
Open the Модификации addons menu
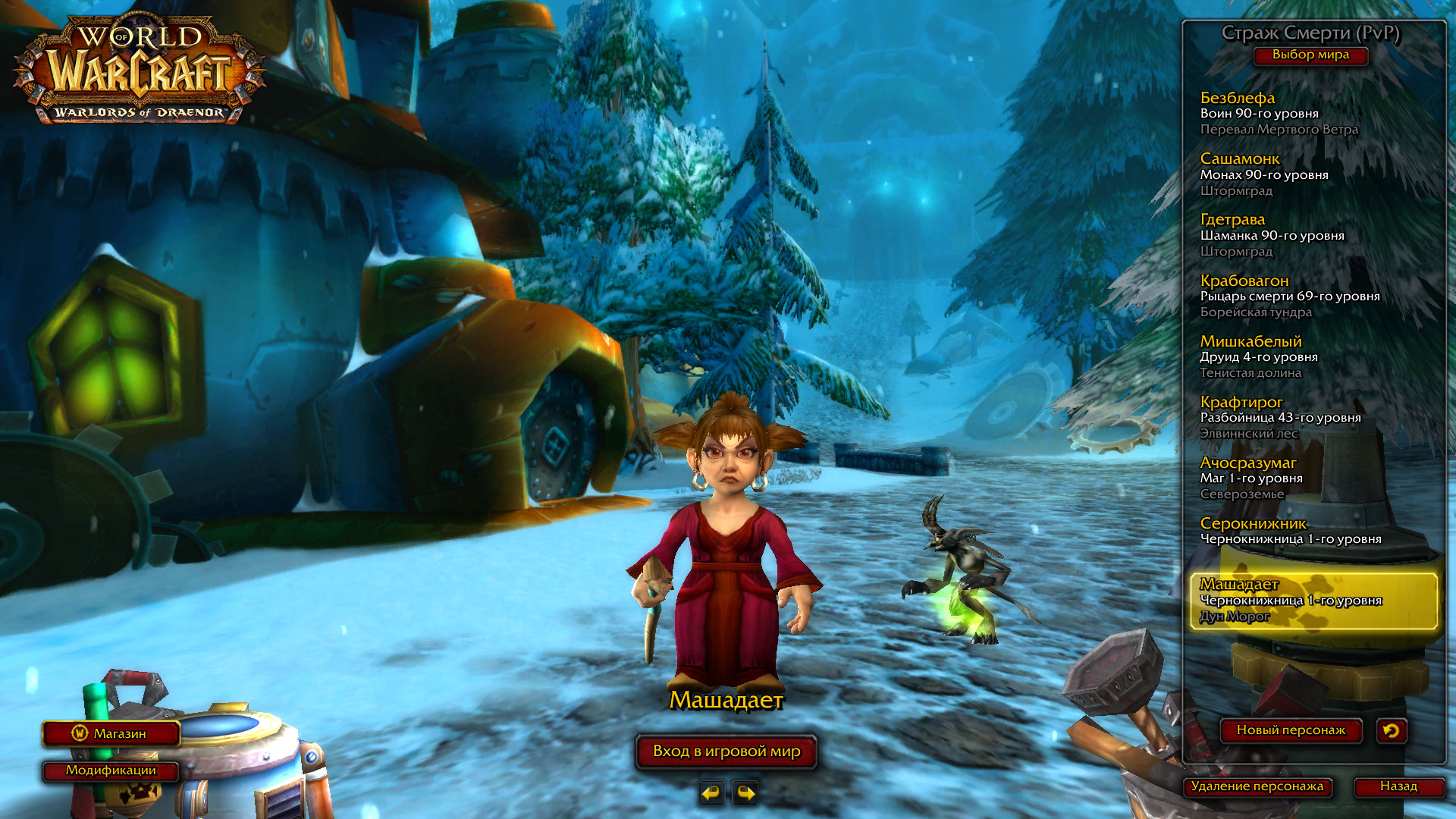[111, 770]
